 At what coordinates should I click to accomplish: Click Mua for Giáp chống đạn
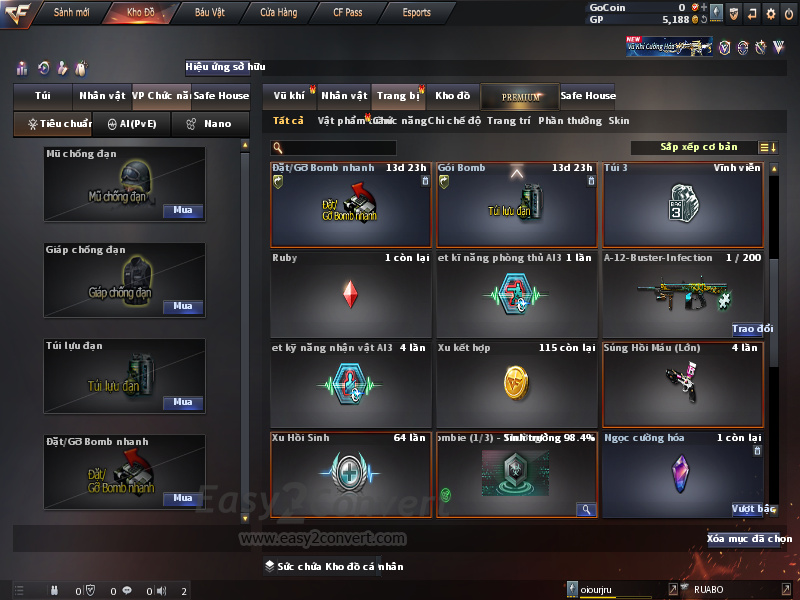point(183,307)
